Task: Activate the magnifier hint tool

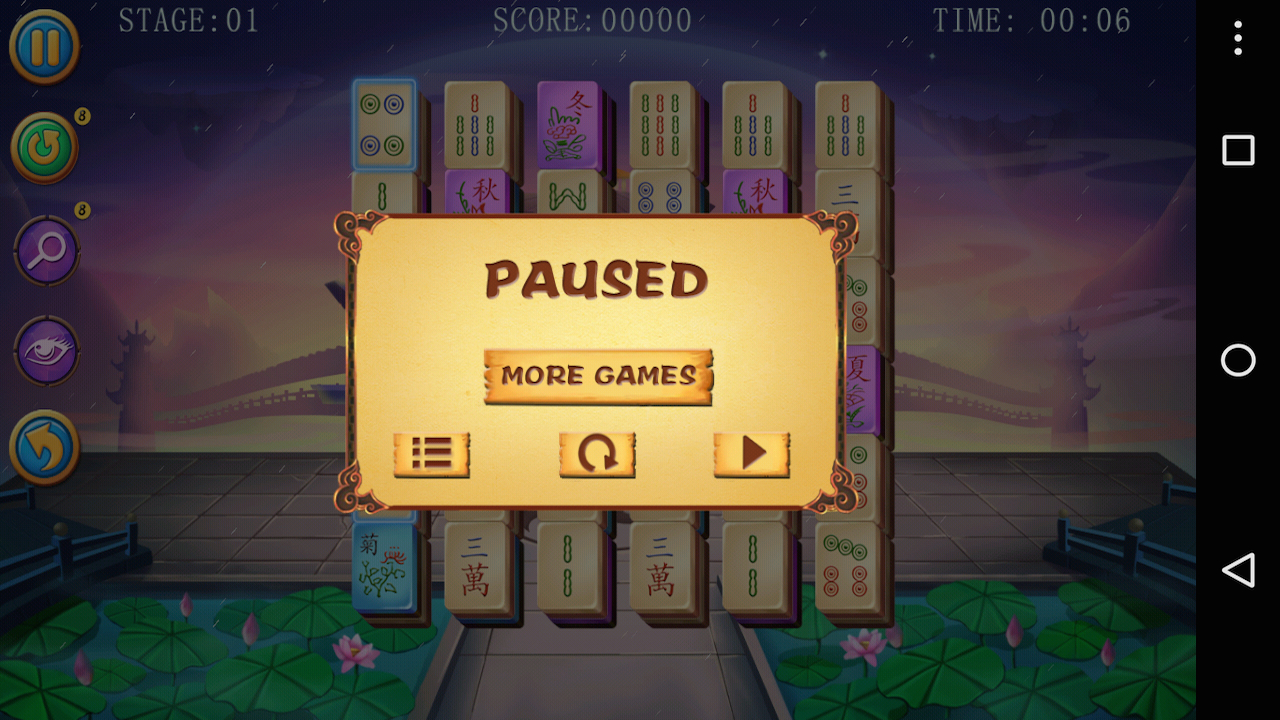Action: (44, 250)
